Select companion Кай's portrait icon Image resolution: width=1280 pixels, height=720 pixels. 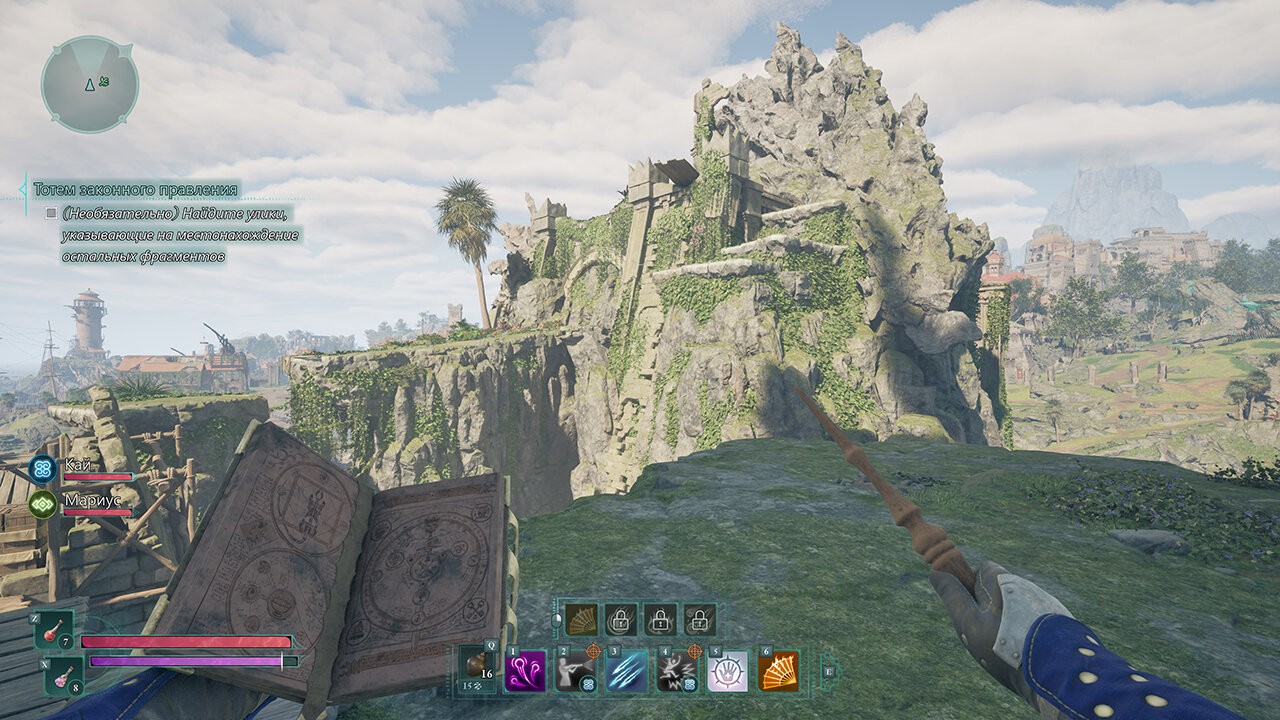click(x=42, y=468)
